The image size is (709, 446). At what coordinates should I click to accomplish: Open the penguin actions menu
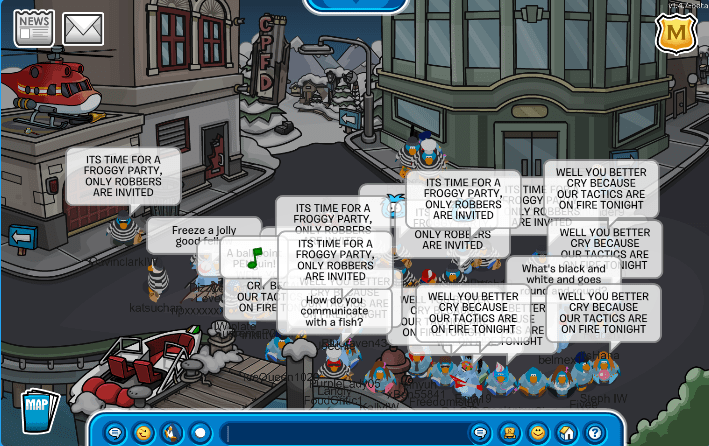click(x=170, y=433)
